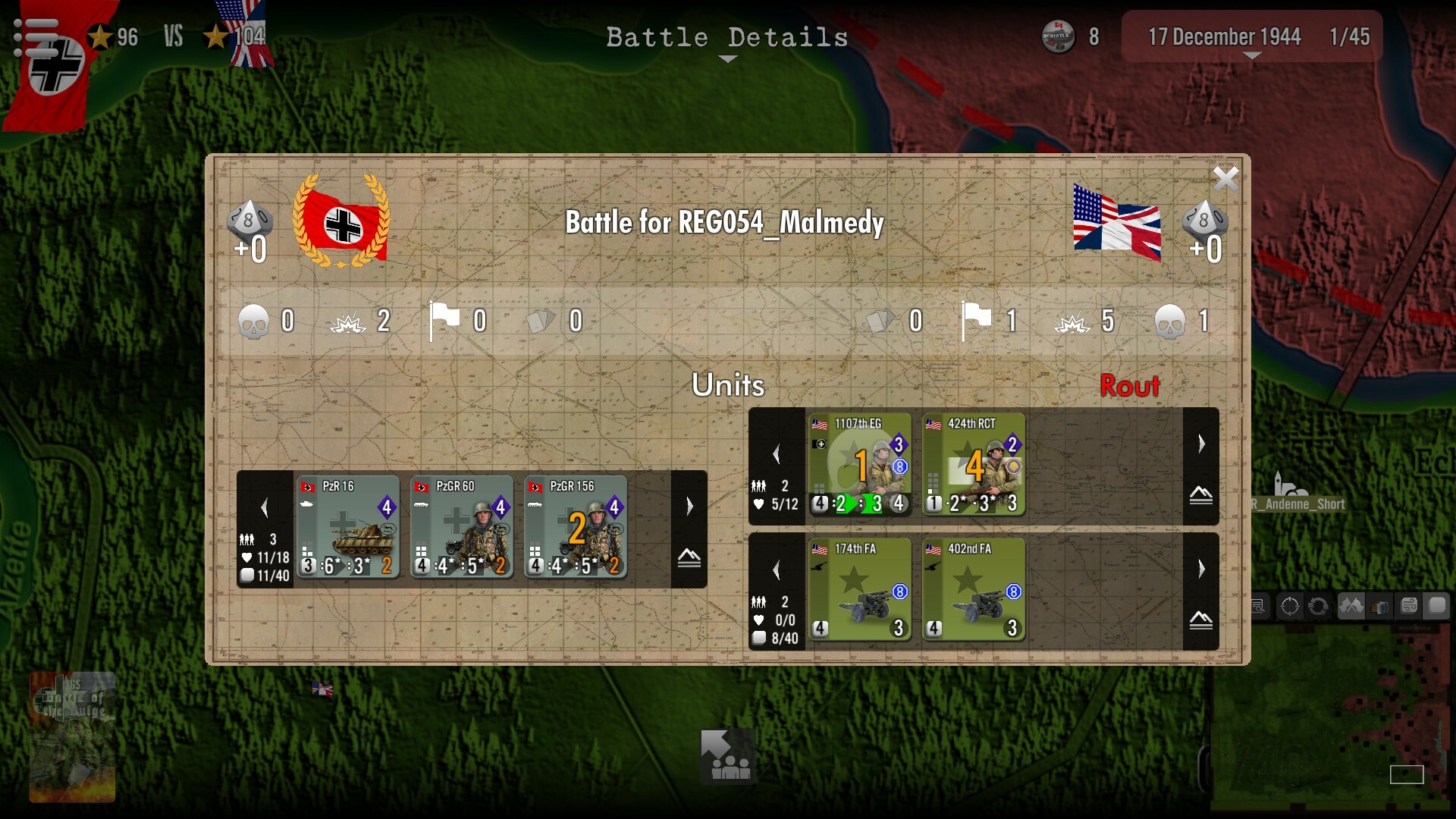Expand the arrow under the Battle Details header

pyautogui.click(x=727, y=57)
